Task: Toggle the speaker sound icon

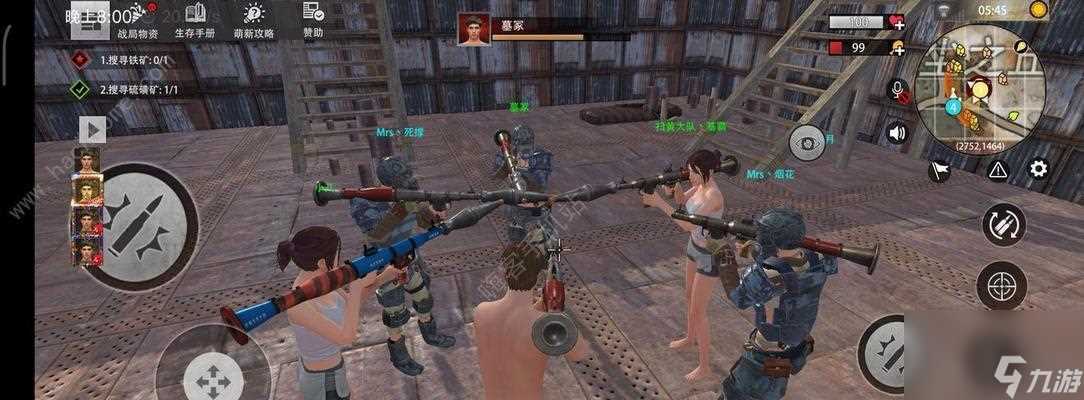Action: tap(897, 132)
